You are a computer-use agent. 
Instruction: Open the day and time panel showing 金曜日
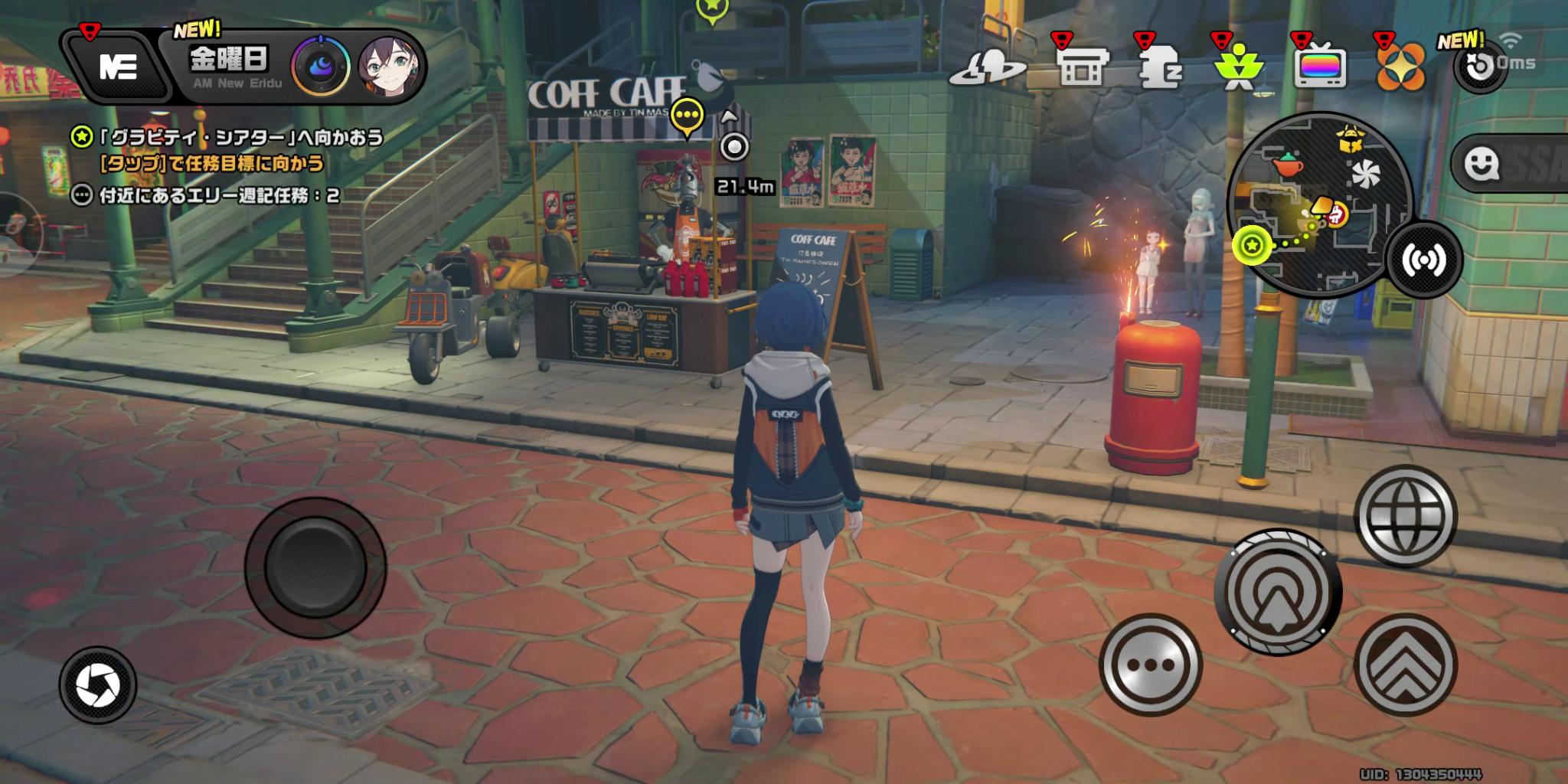coord(230,66)
